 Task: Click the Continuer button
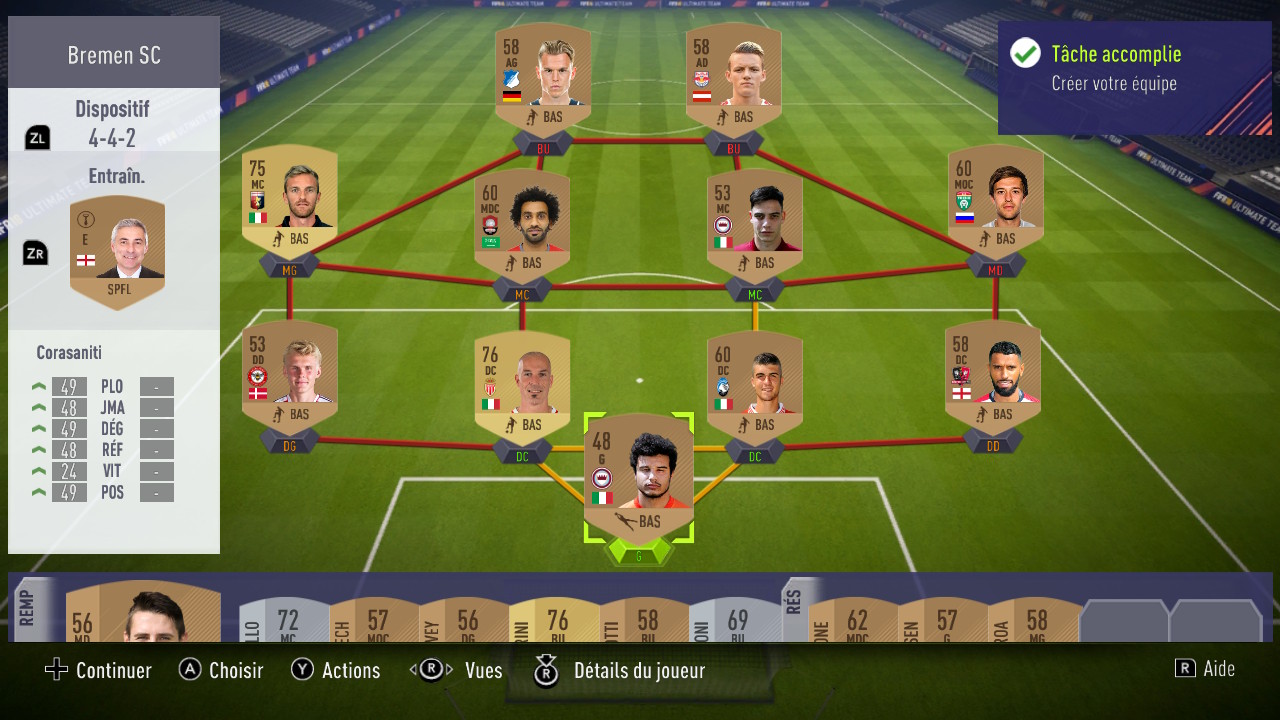[x=97, y=670]
